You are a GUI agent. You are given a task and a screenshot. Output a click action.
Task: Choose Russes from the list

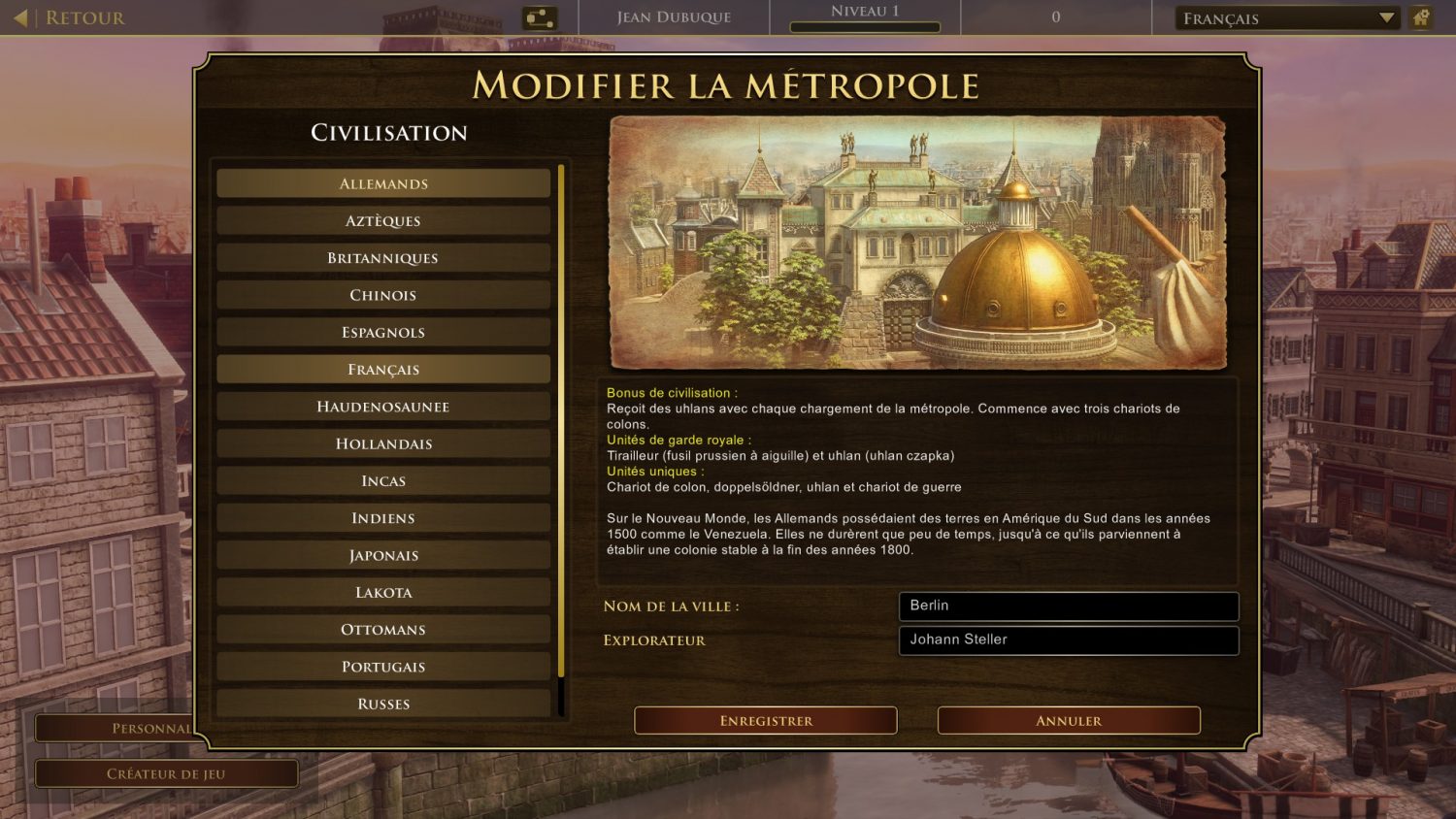point(383,704)
